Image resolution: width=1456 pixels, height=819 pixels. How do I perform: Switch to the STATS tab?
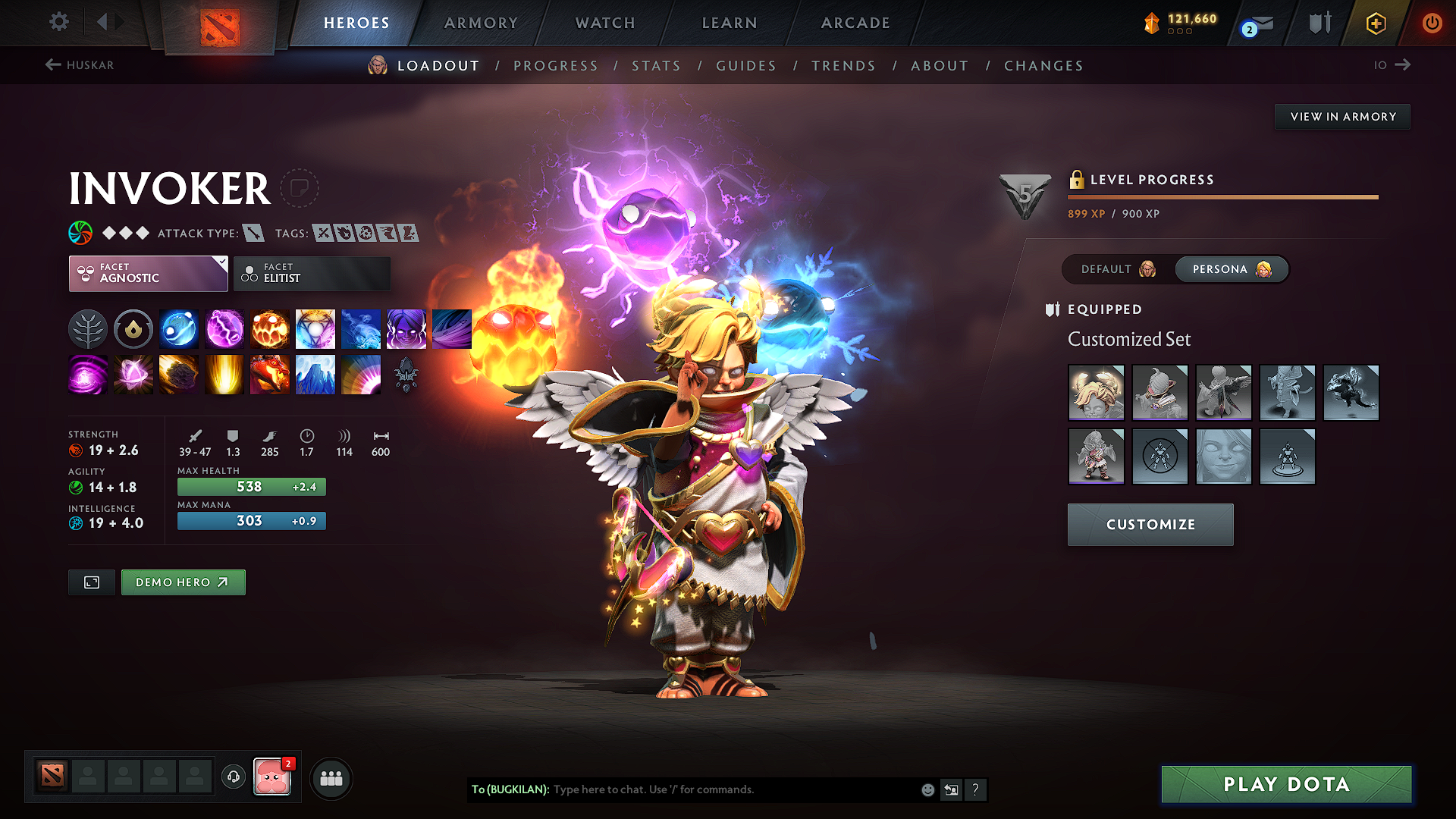[656, 65]
